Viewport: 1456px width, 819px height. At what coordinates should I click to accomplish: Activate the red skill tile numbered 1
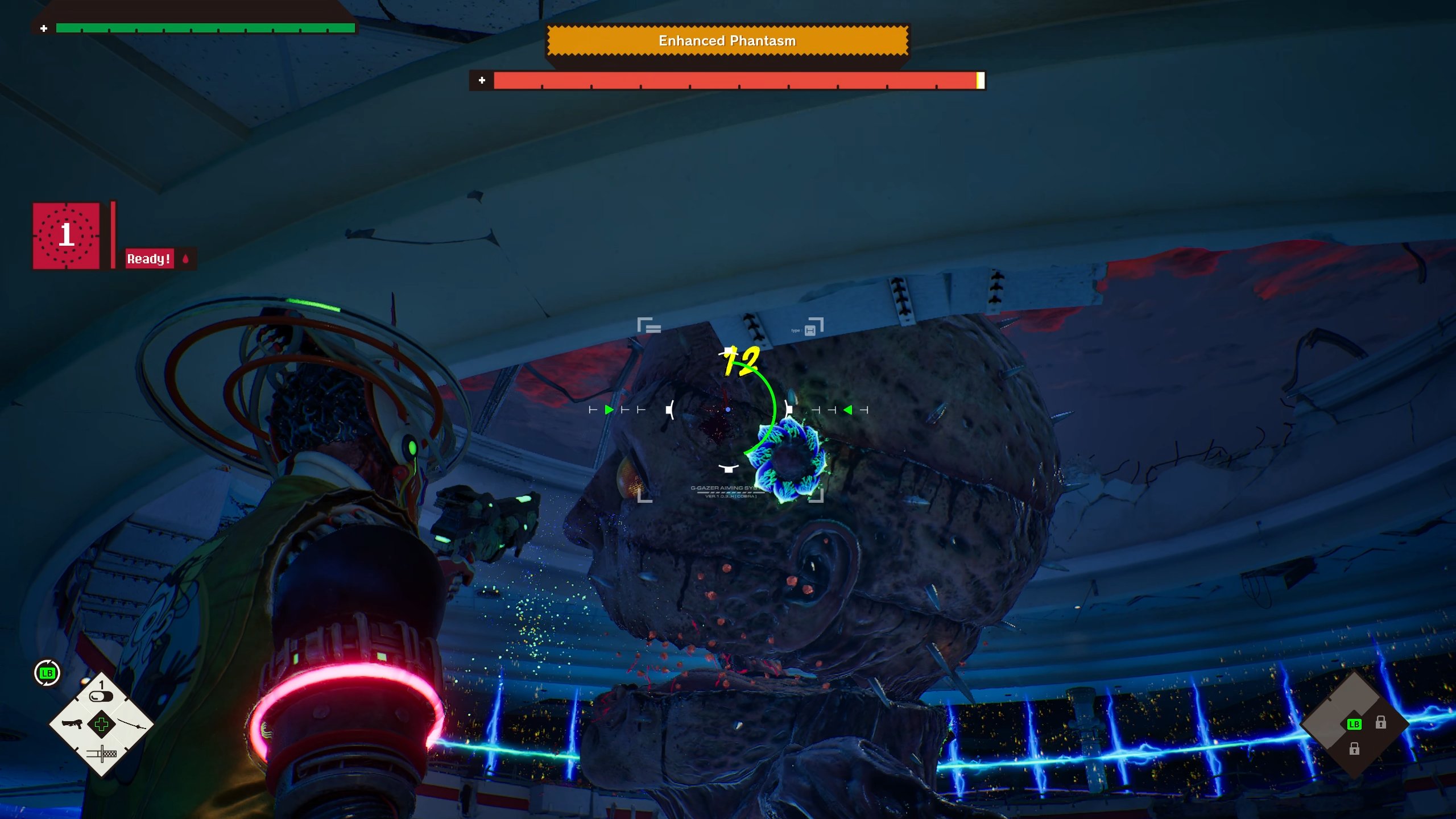(66, 235)
